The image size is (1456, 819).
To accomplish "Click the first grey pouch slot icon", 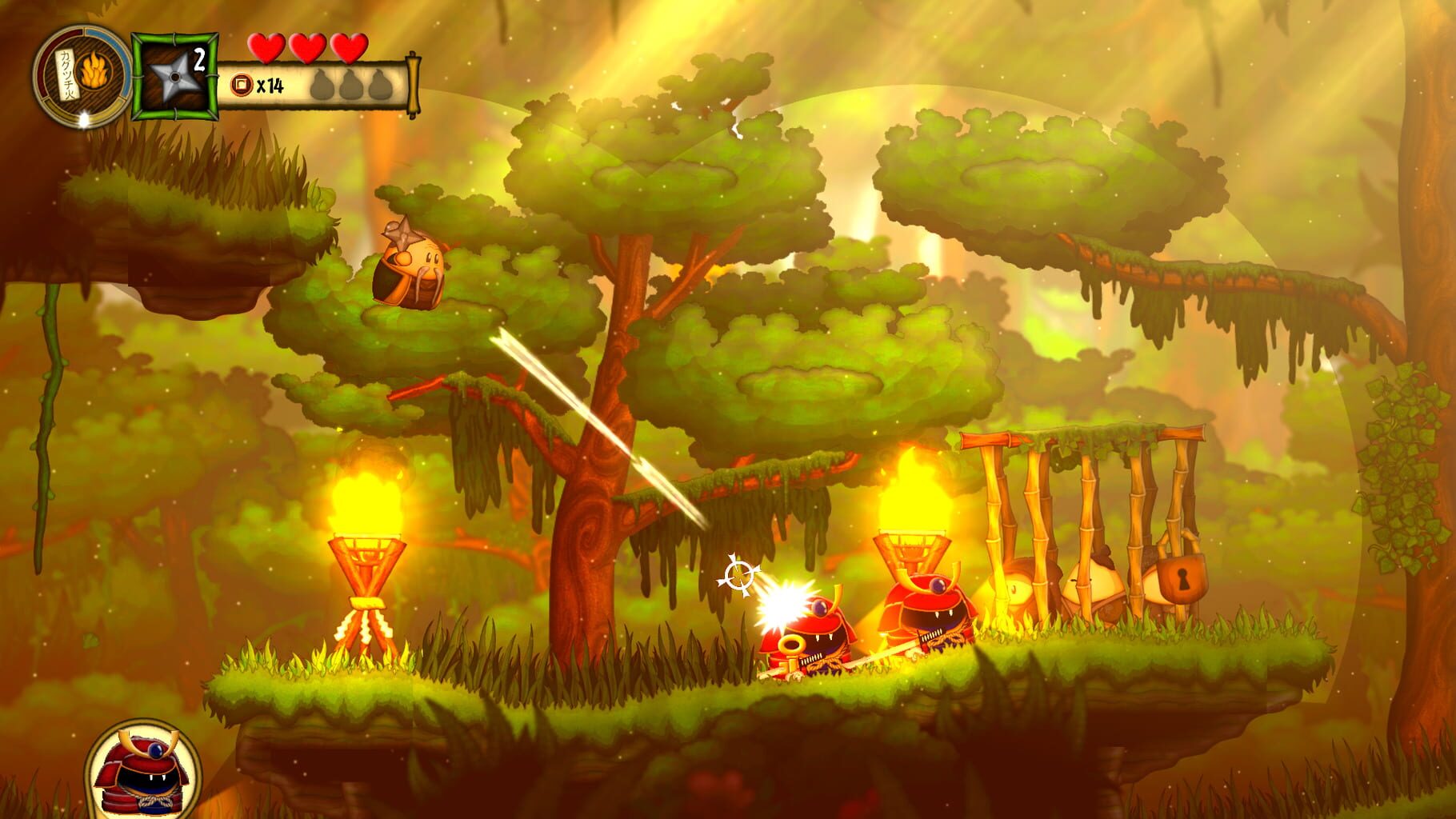I will (x=321, y=83).
